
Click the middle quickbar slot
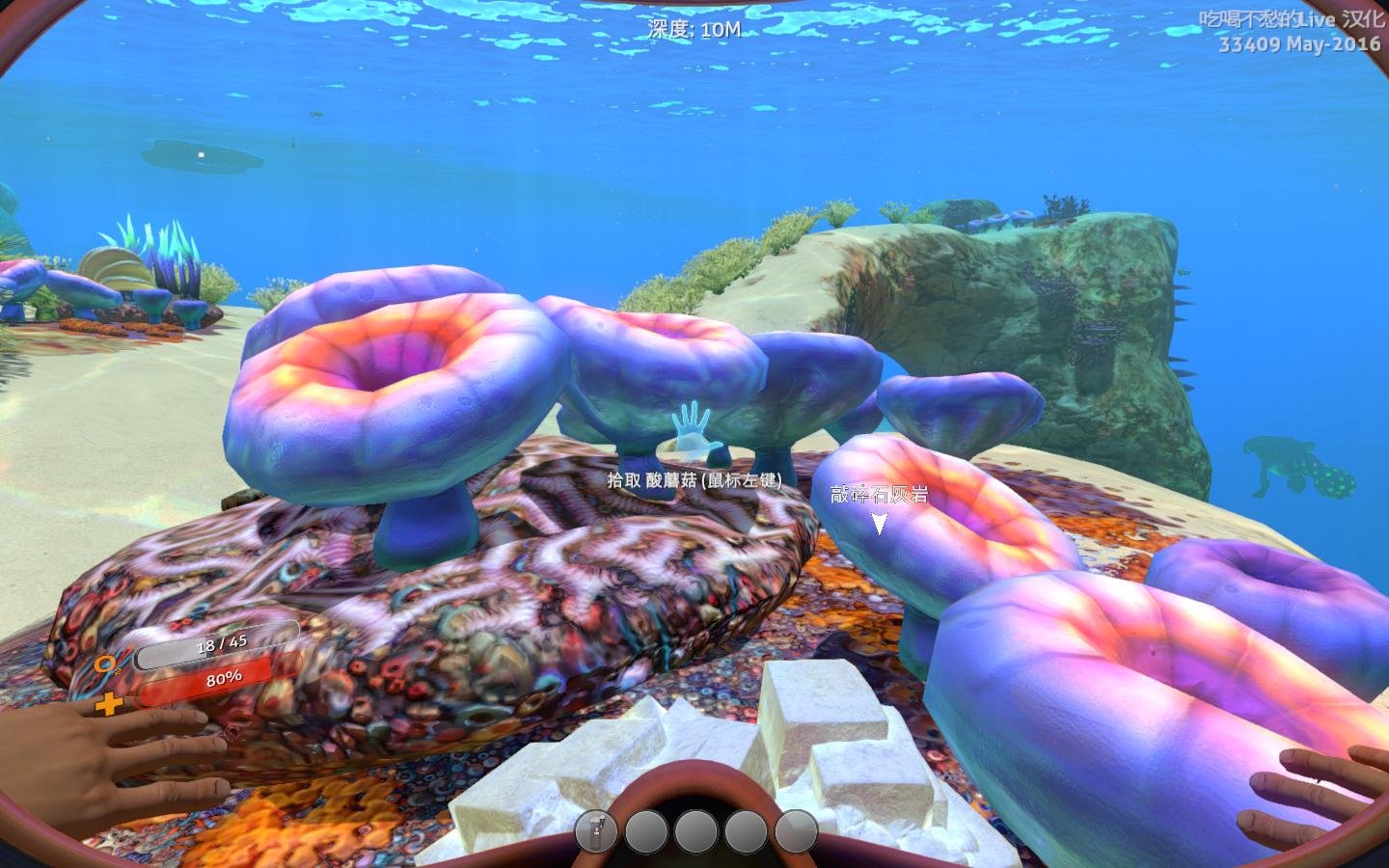(x=696, y=830)
